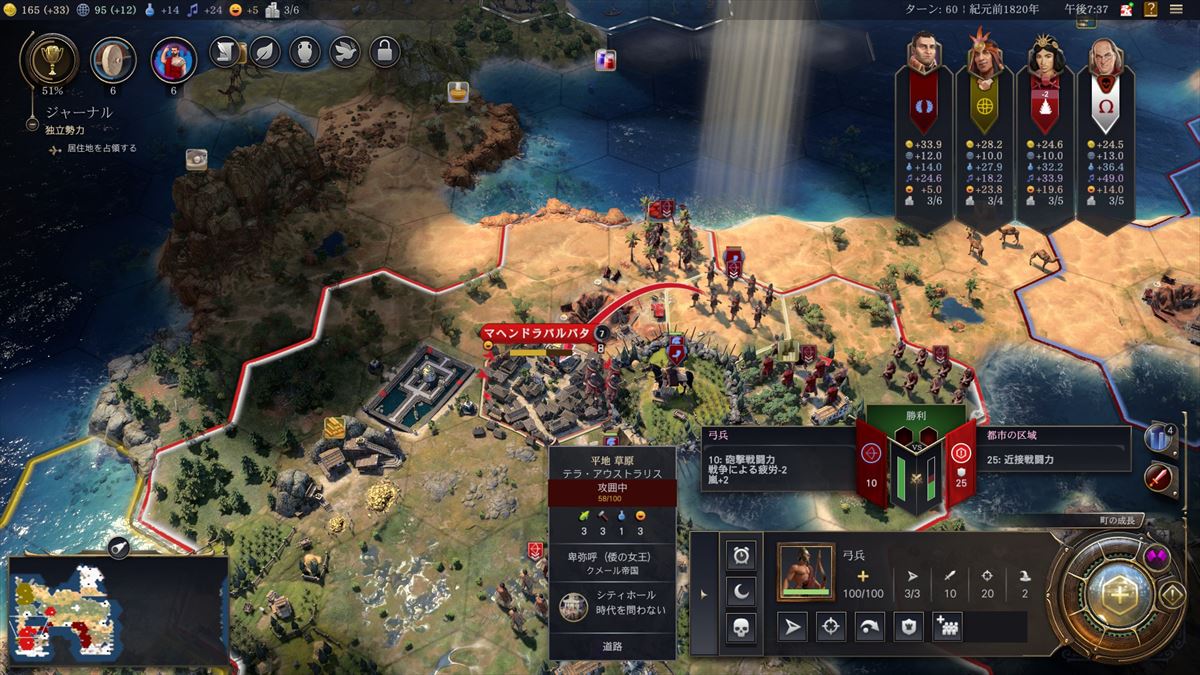This screenshot has height=675, width=1200.
Task: Skip turn with the alarm clock button
Action: [741, 554]
